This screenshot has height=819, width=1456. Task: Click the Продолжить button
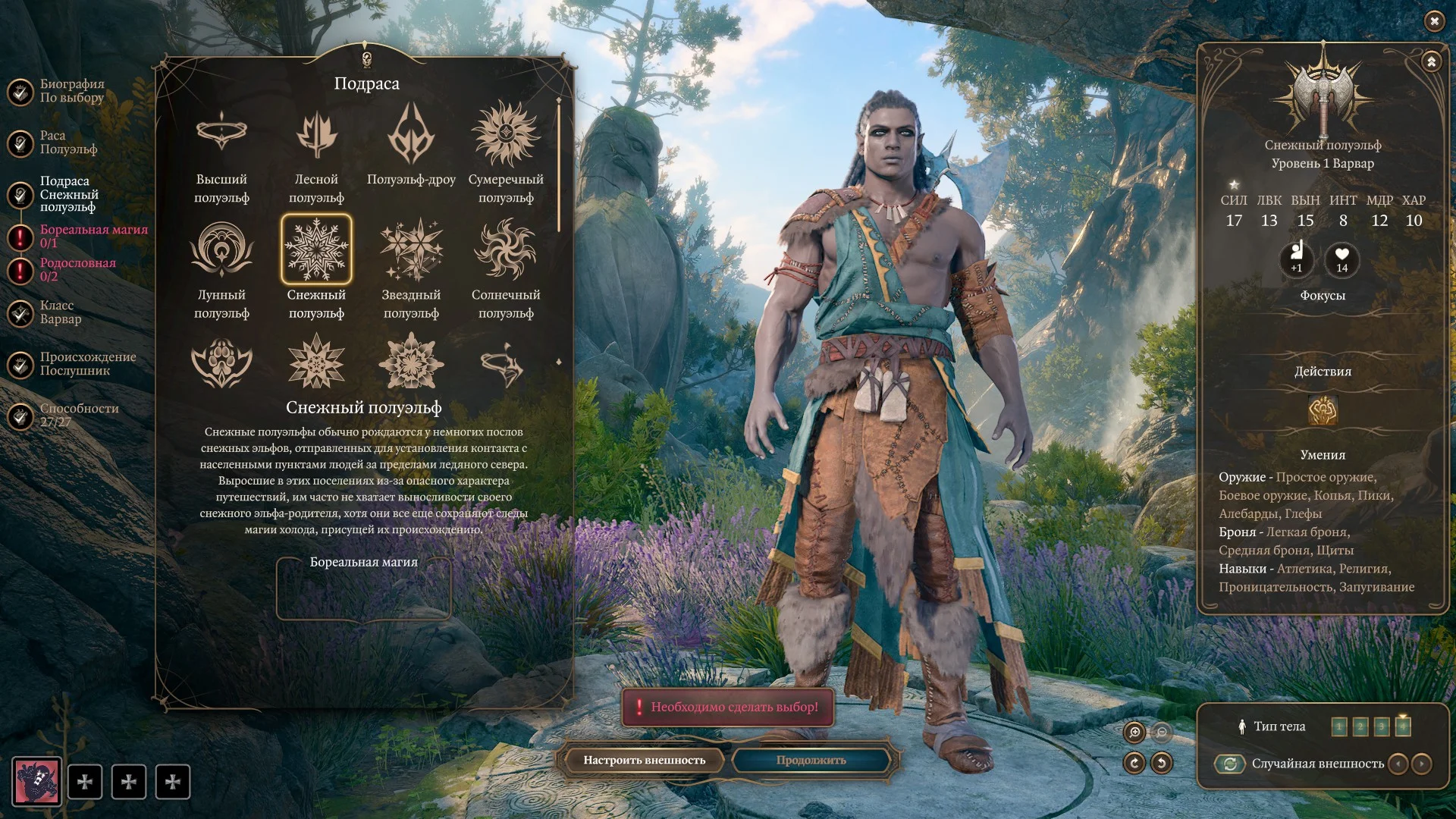click(x=811, y=760)
